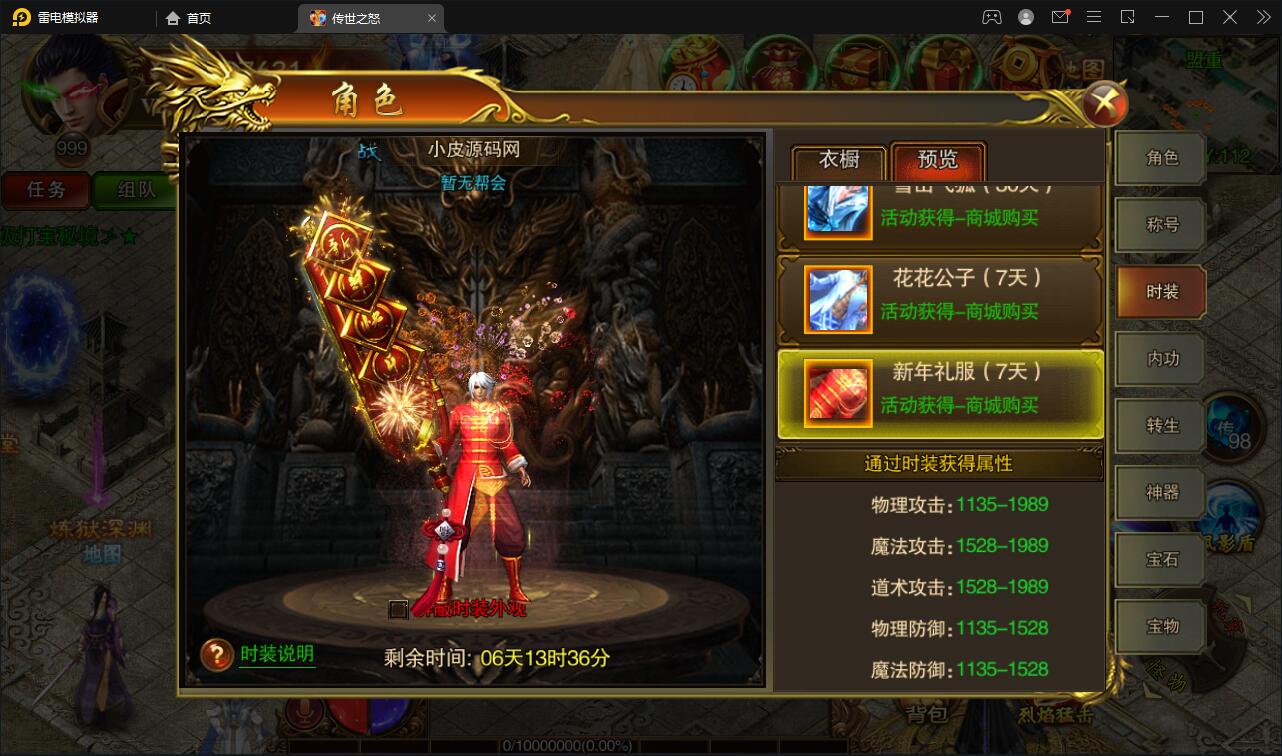
Task: Switch to the 衣橱 tab
Action: 836,160
